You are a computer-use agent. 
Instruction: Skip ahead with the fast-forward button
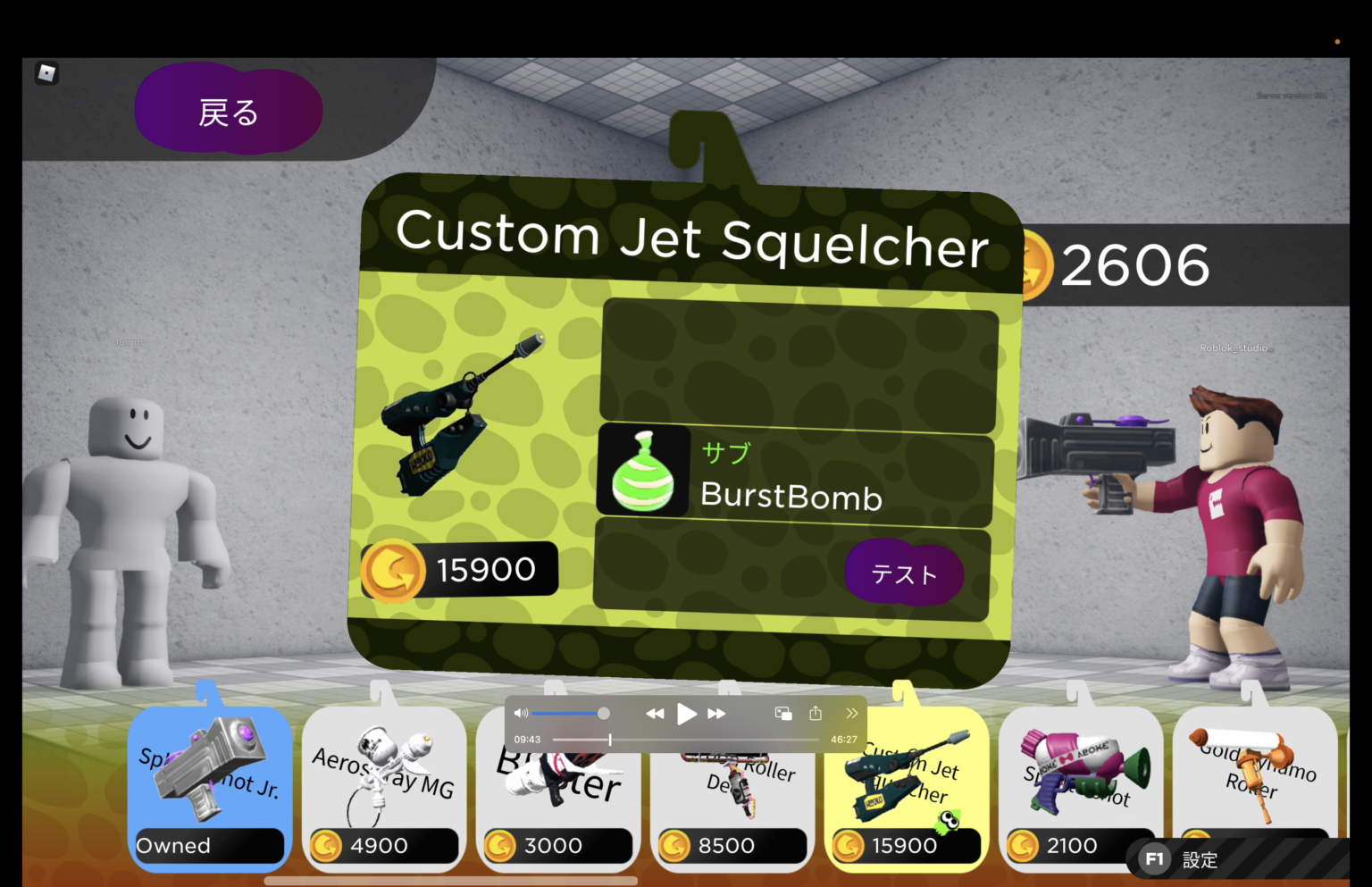coord(716,713)
